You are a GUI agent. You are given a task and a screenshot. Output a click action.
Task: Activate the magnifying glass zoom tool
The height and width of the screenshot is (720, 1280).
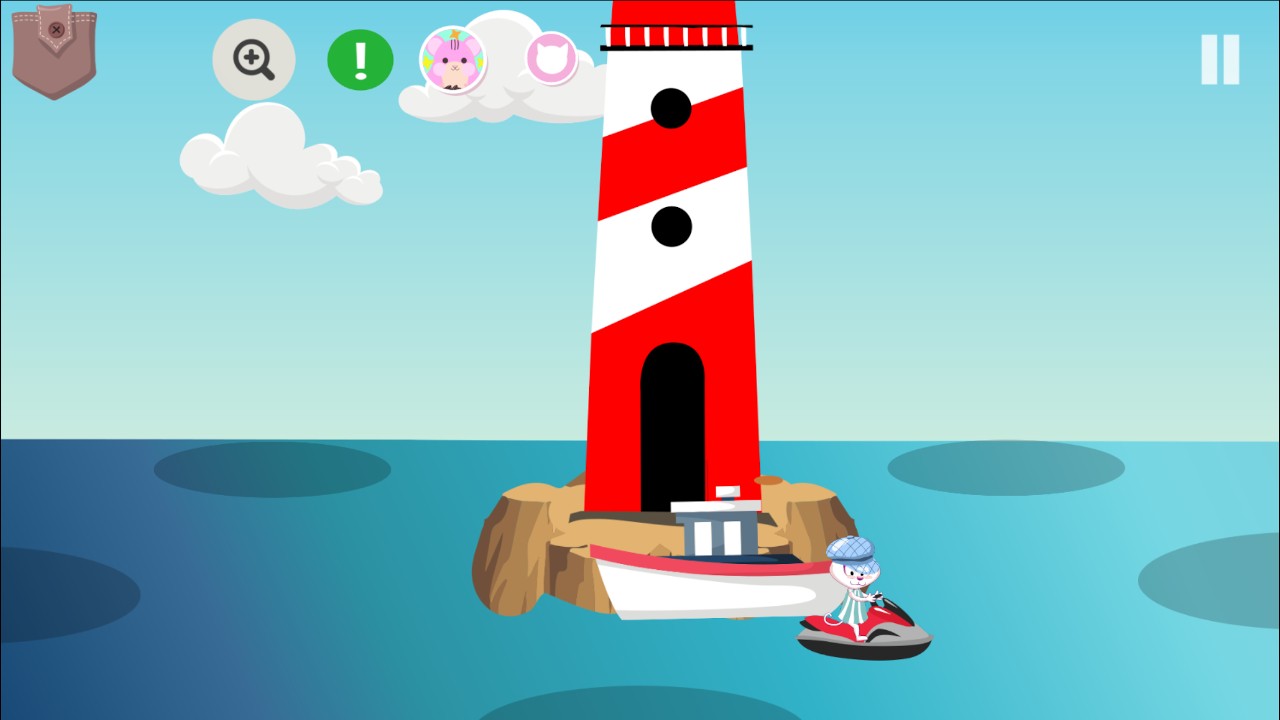pos(254,60)
